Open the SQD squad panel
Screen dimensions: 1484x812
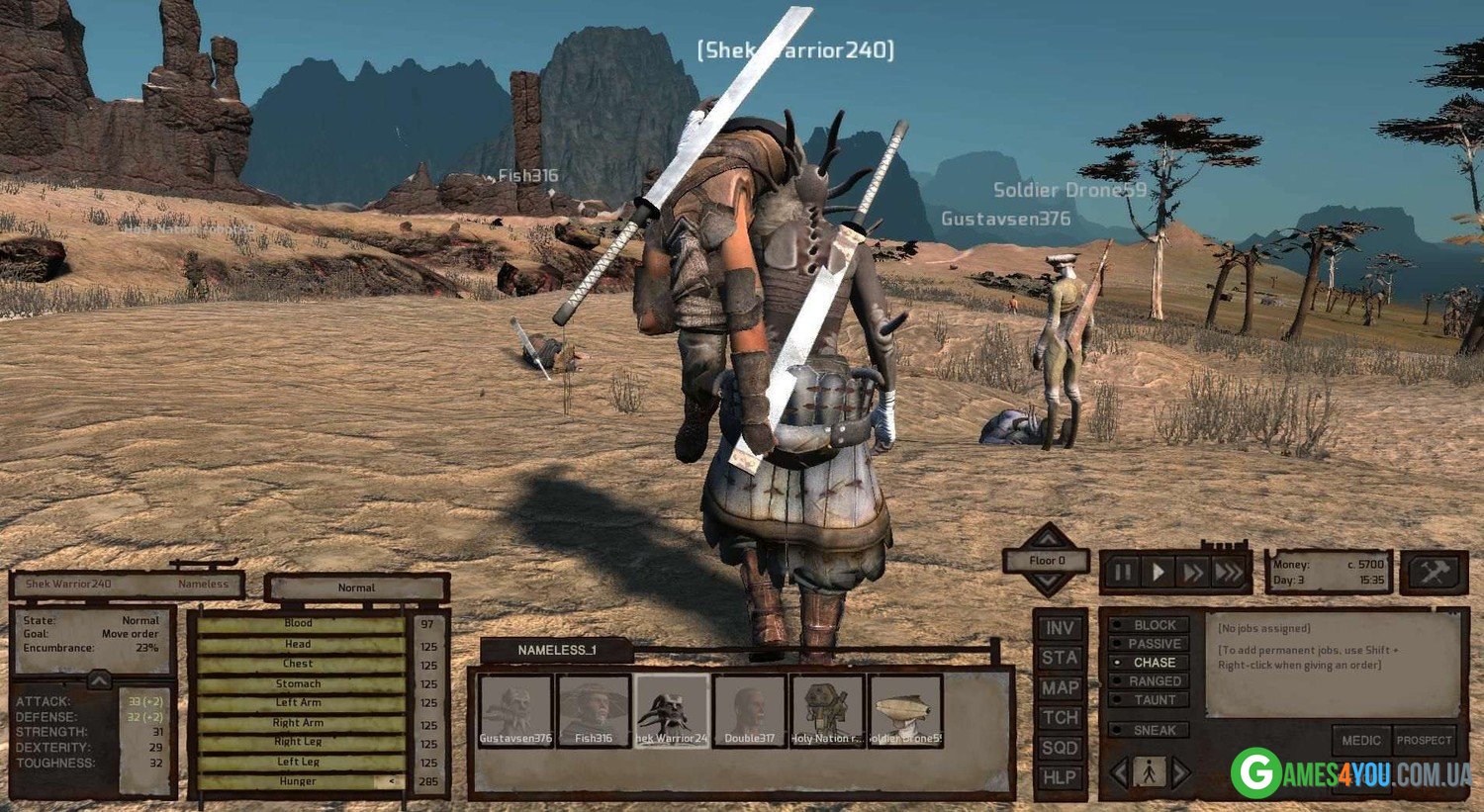1060,748
